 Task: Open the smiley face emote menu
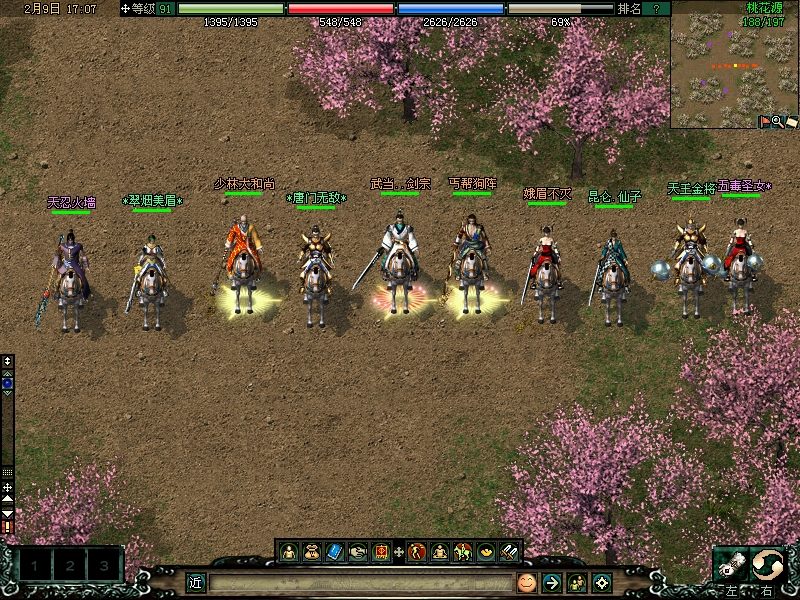(526, 582)
